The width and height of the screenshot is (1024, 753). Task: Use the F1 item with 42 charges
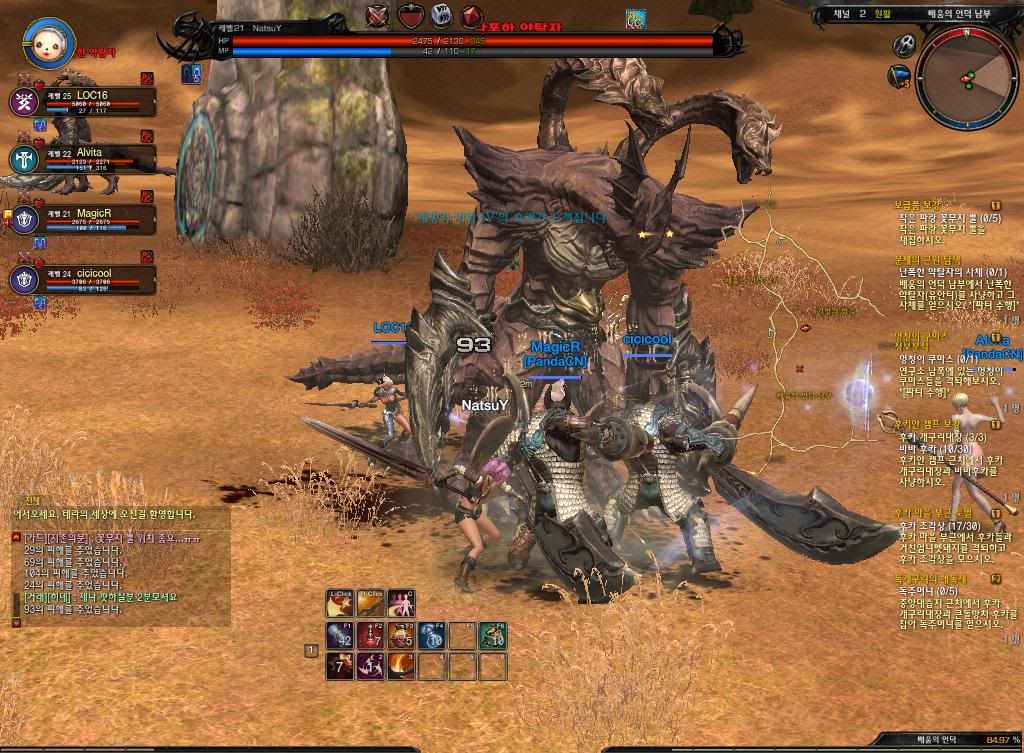340,636
